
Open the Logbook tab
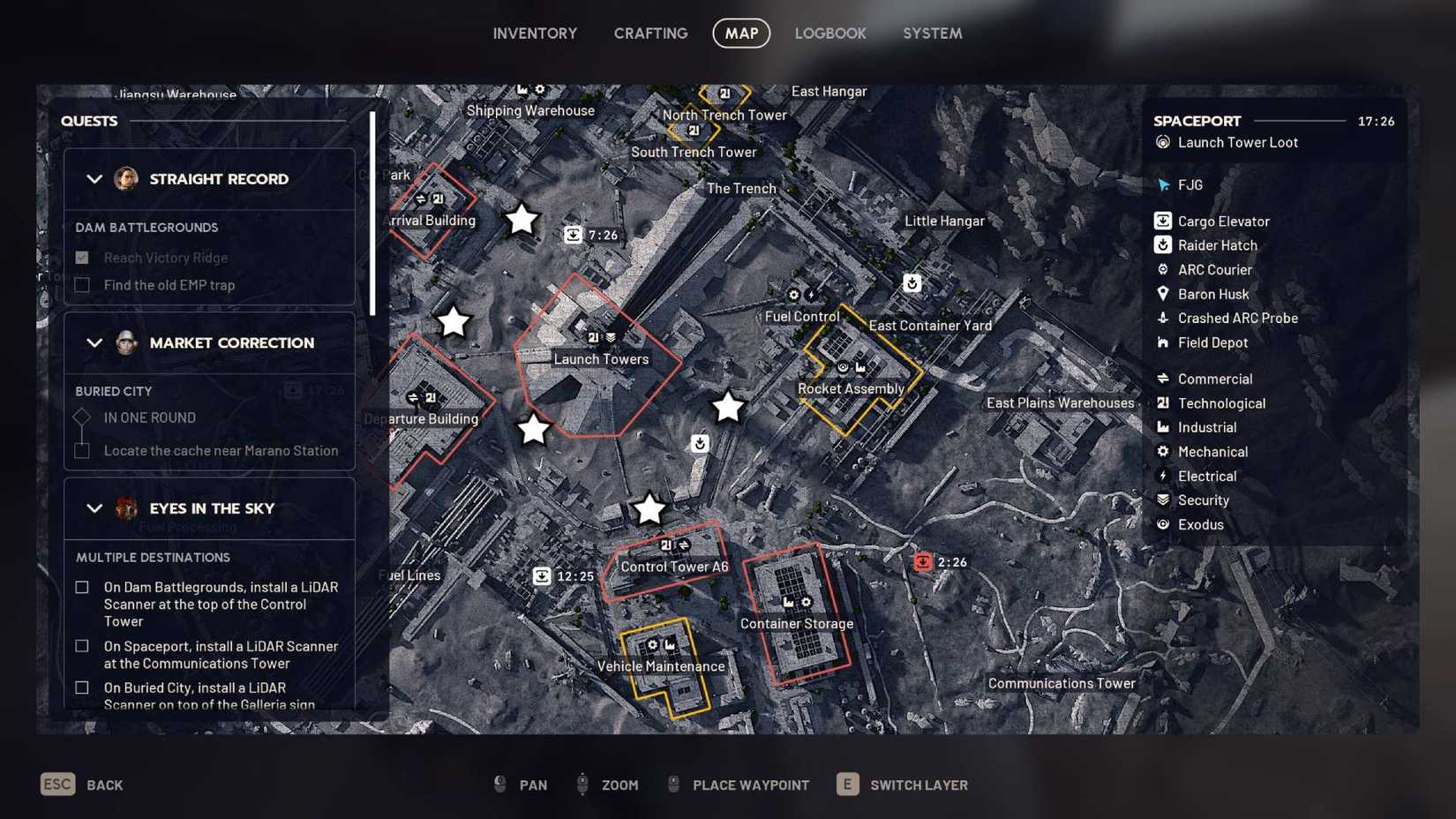(830, 33)
